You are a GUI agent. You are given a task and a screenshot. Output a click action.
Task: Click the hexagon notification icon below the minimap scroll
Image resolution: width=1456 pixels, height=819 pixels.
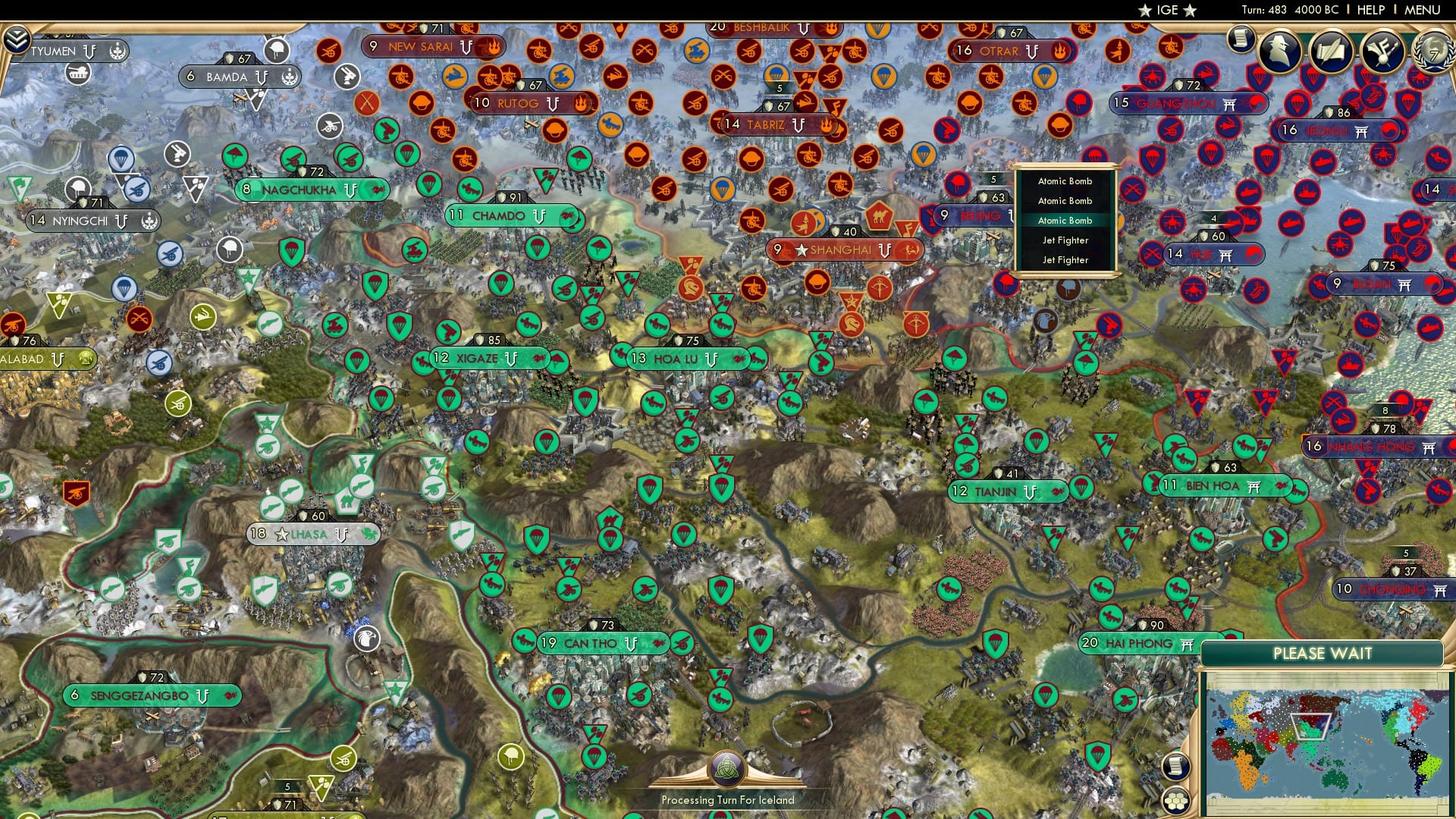click(x=1177, y=799)
